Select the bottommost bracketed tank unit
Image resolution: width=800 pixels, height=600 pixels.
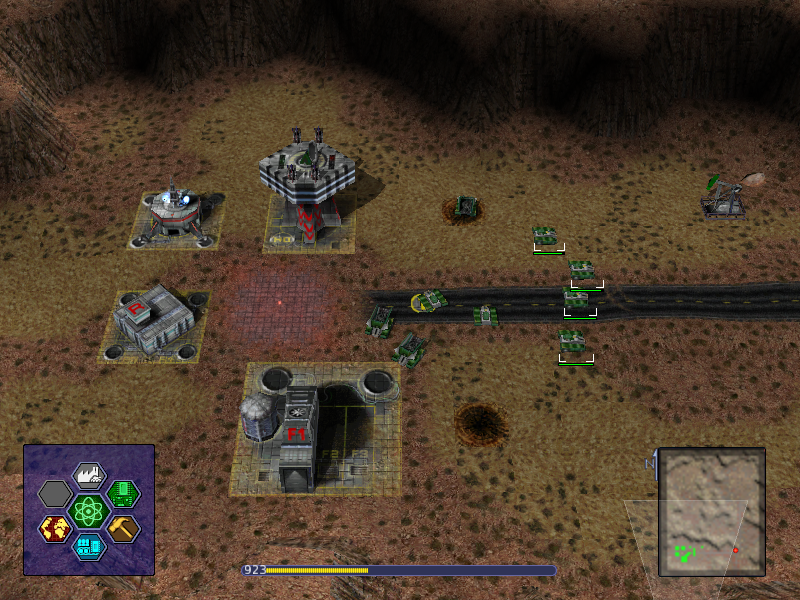[x=573, y=342]
